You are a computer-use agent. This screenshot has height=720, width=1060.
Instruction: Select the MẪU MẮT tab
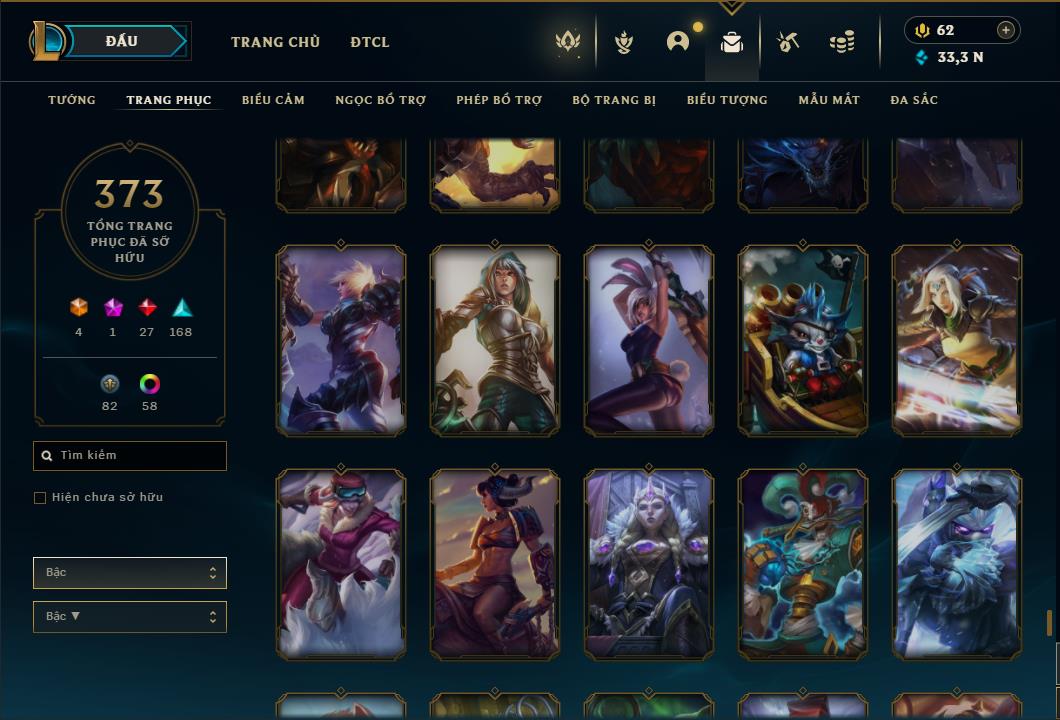point(829,100)
